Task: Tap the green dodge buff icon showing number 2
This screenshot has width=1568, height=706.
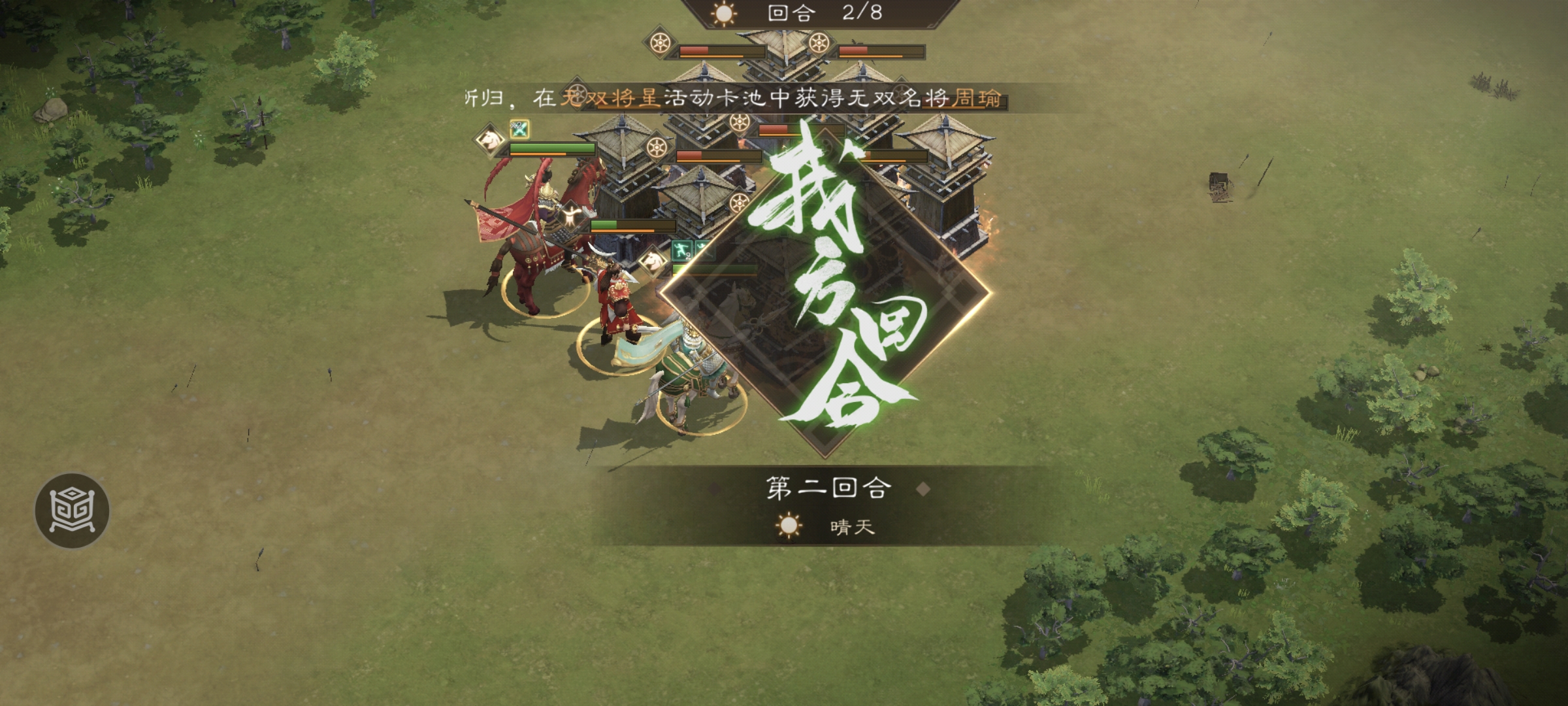Action: point(681,250)
